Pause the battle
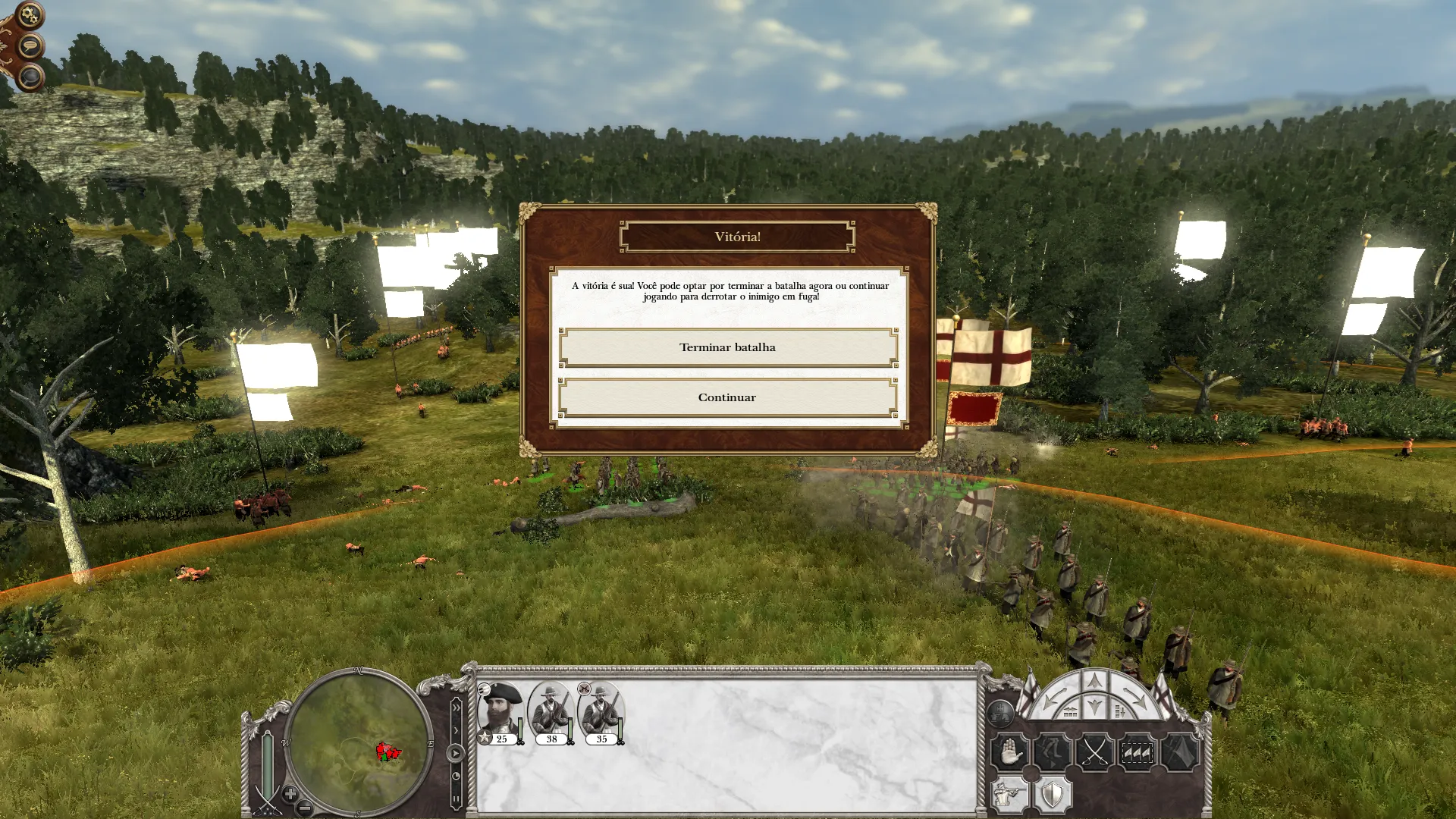 click(x=456, y=799)
